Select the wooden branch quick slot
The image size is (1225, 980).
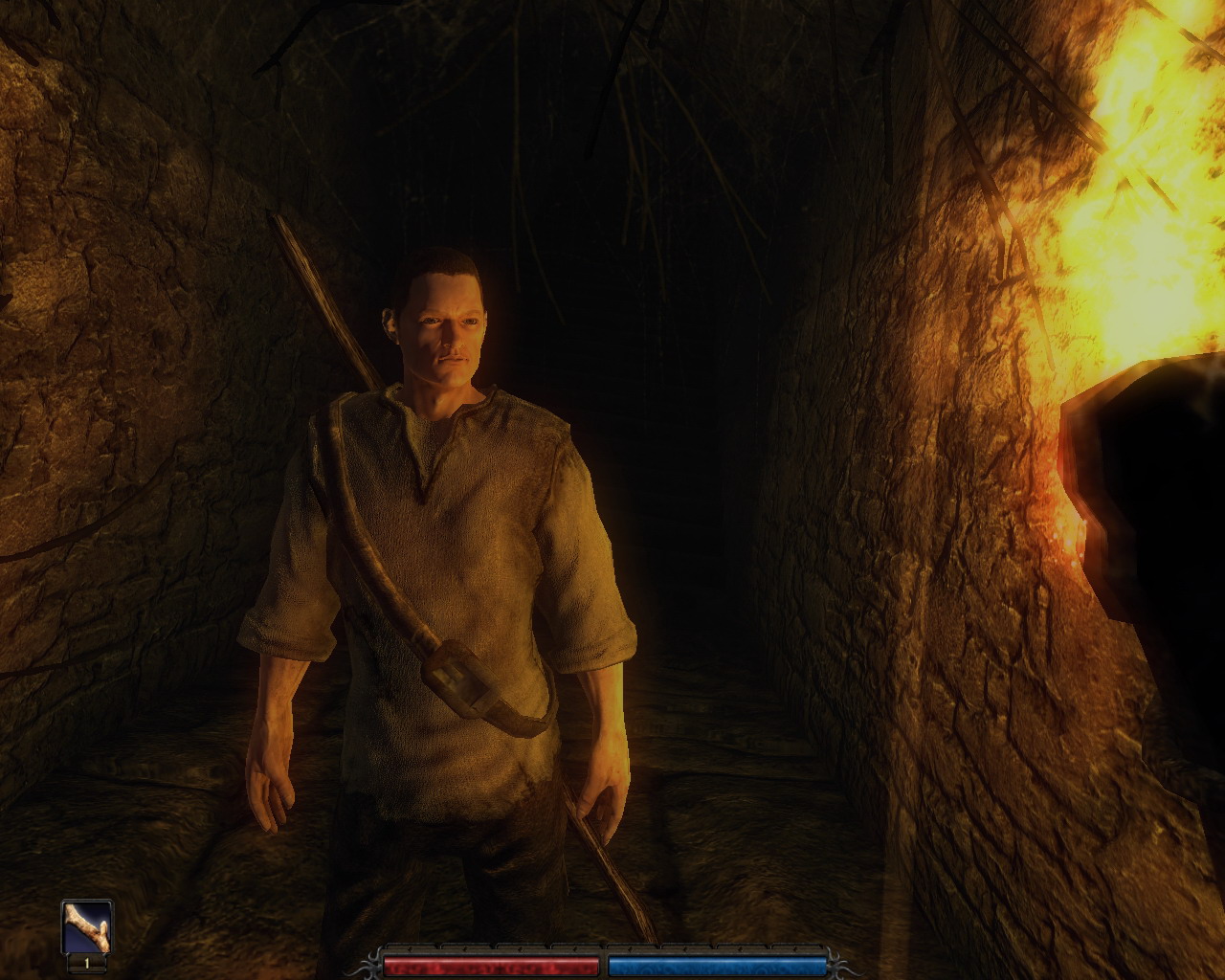pyautogui.click(x=86, y=927)
